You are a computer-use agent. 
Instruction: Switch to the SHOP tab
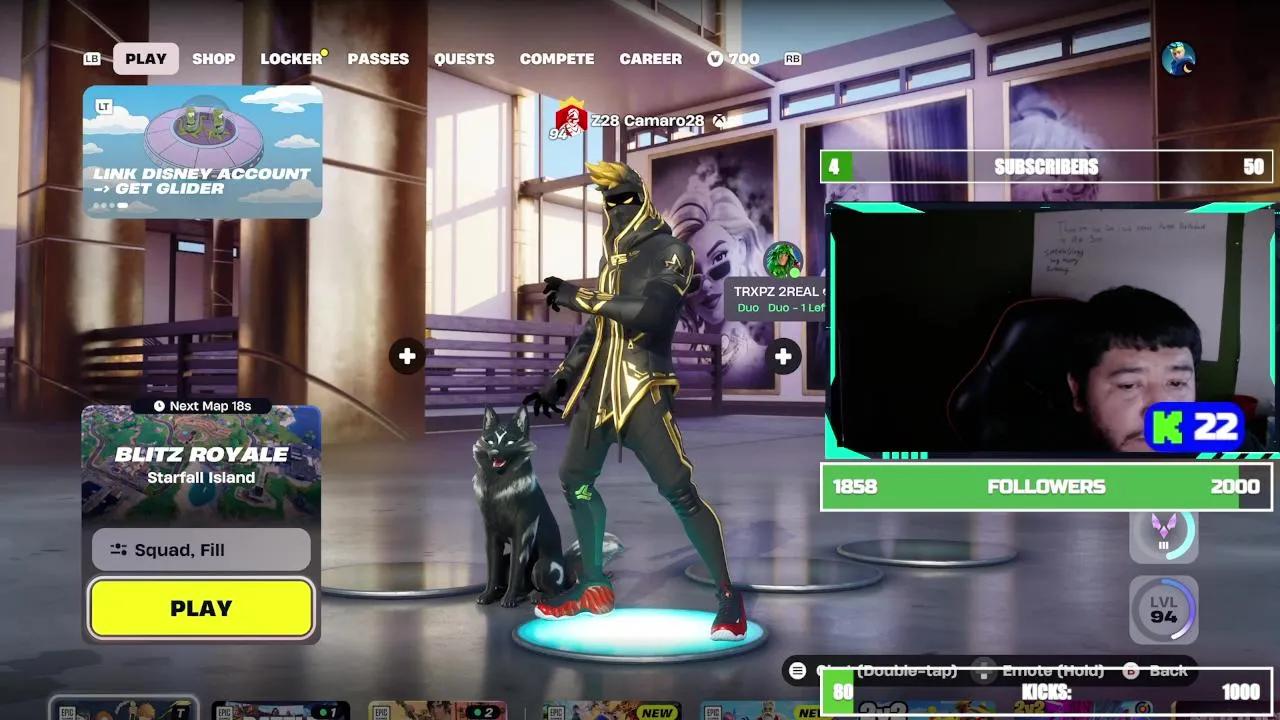click(x=213, y=59)
